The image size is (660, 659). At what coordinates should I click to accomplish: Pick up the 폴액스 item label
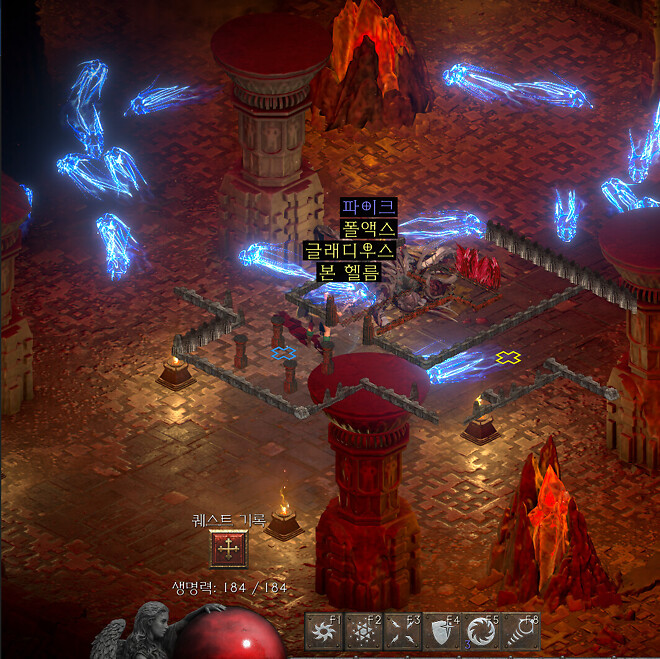click(368, 228)
